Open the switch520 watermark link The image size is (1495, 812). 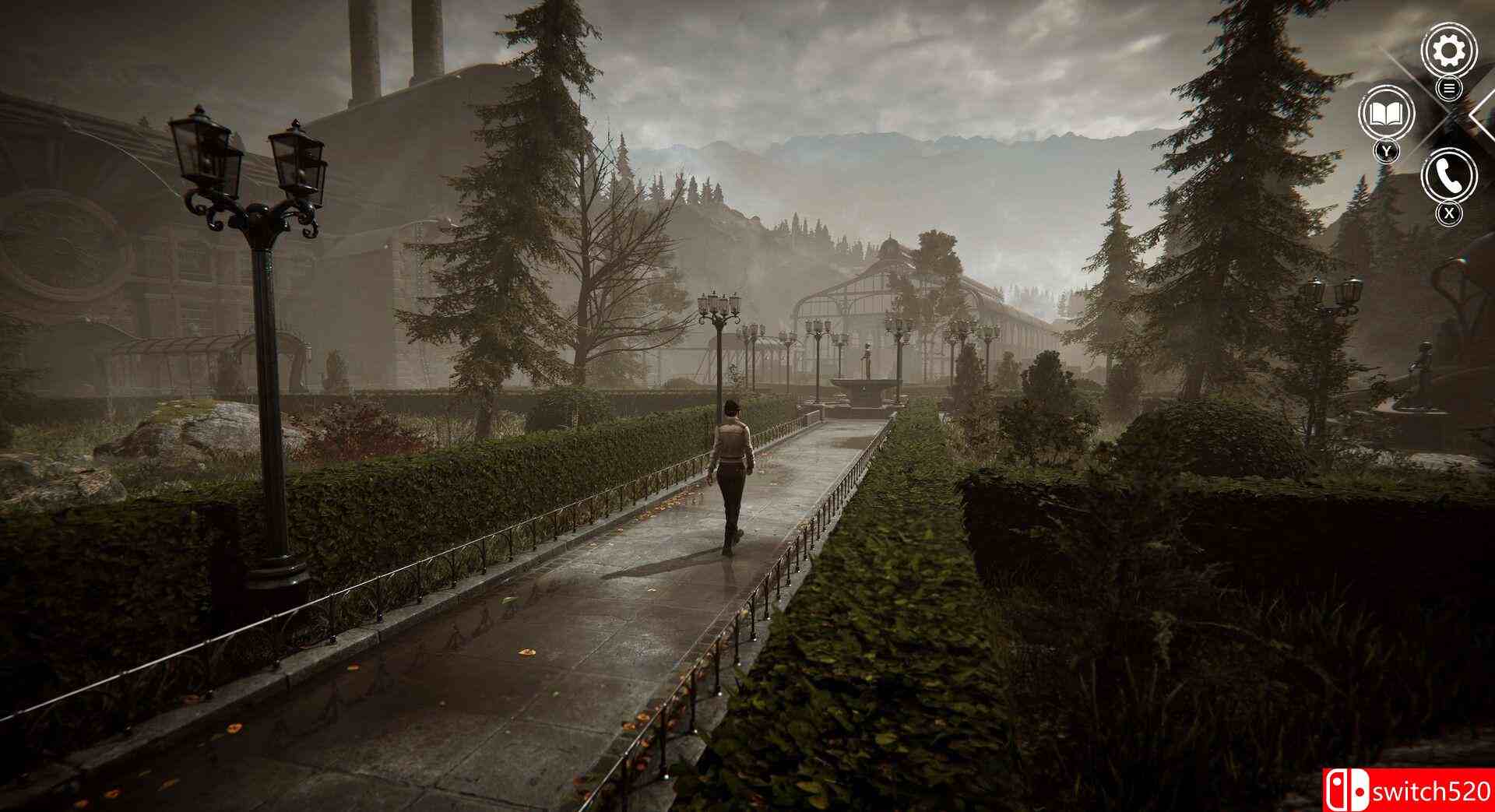click(1402, 788)
